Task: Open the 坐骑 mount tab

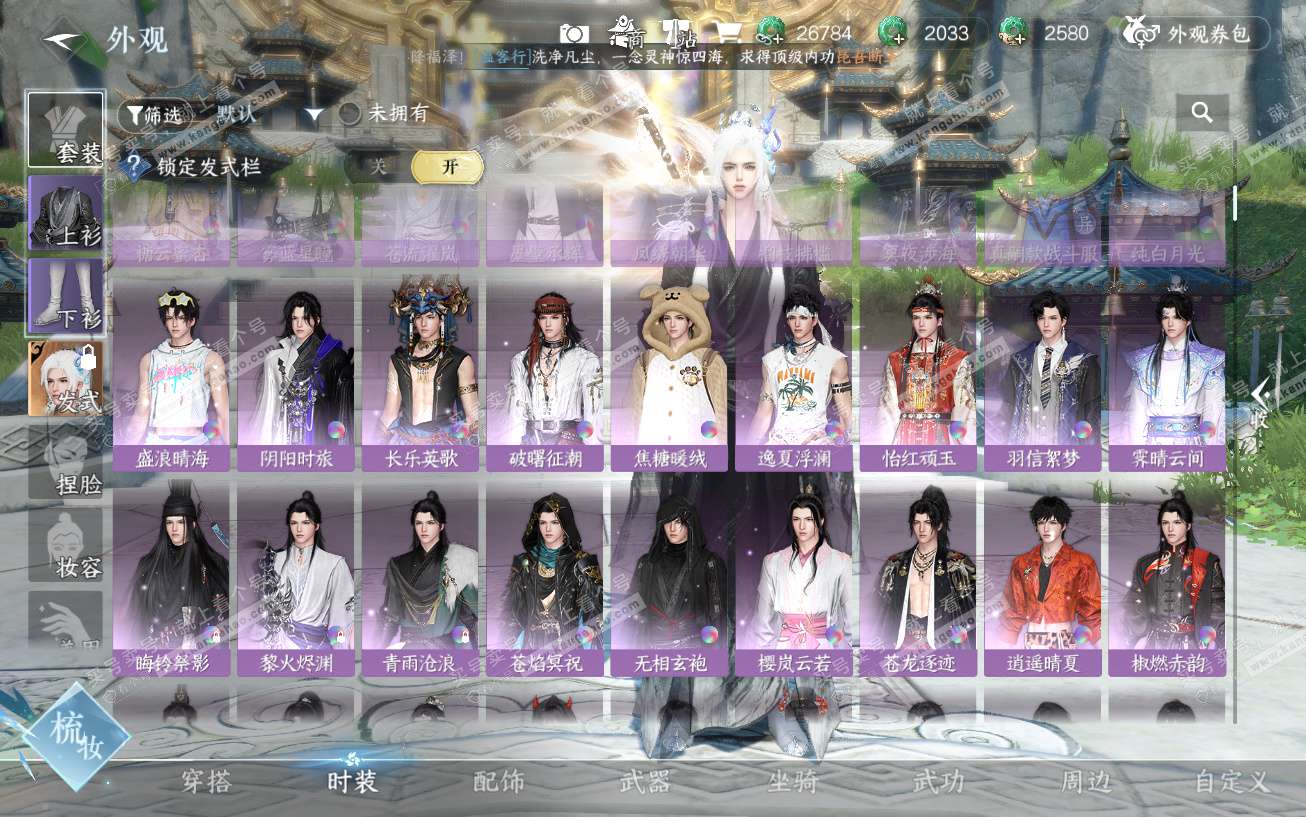Action: pos(792,782)
